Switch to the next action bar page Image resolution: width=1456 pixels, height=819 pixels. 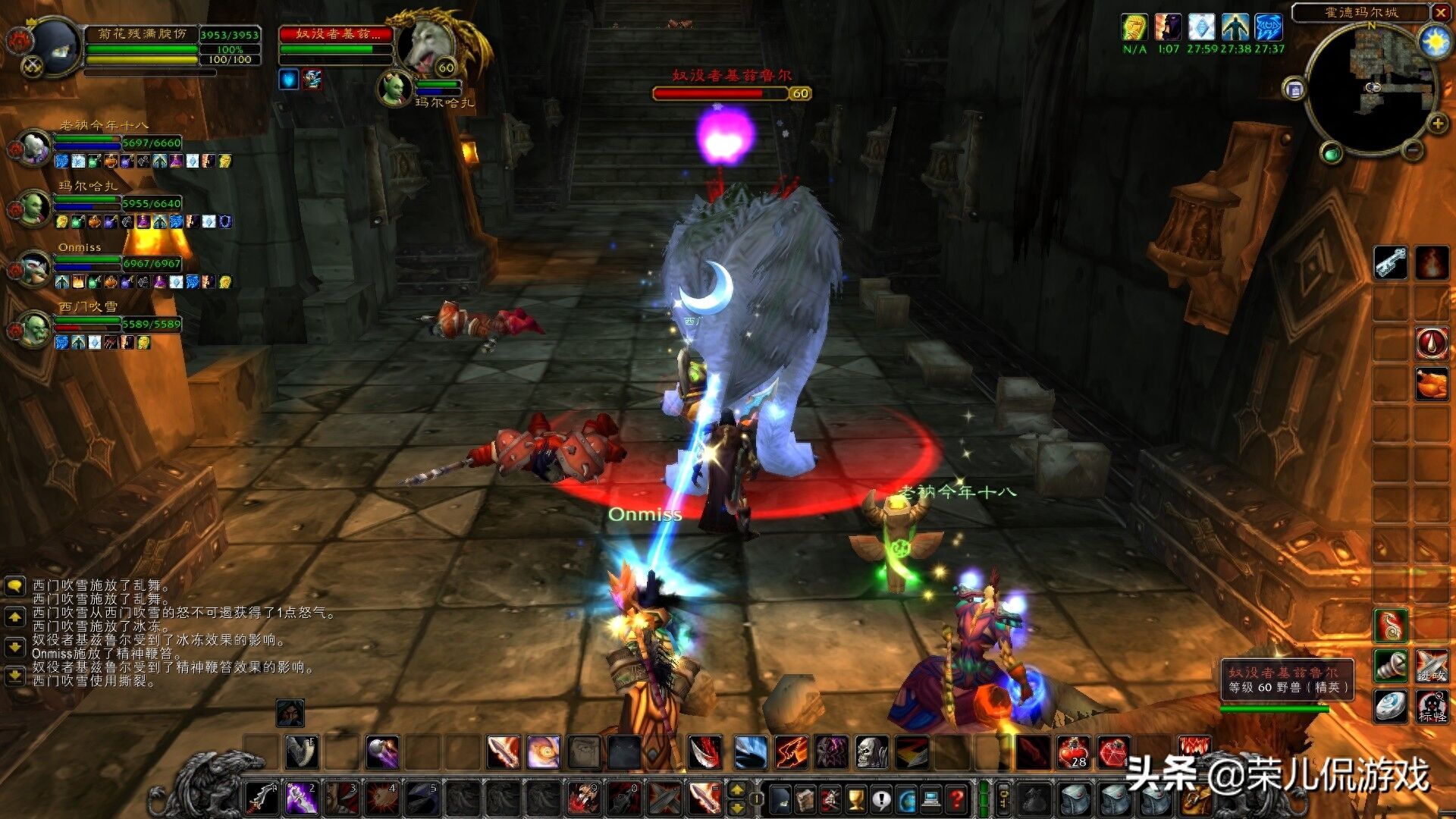(736, 807)
